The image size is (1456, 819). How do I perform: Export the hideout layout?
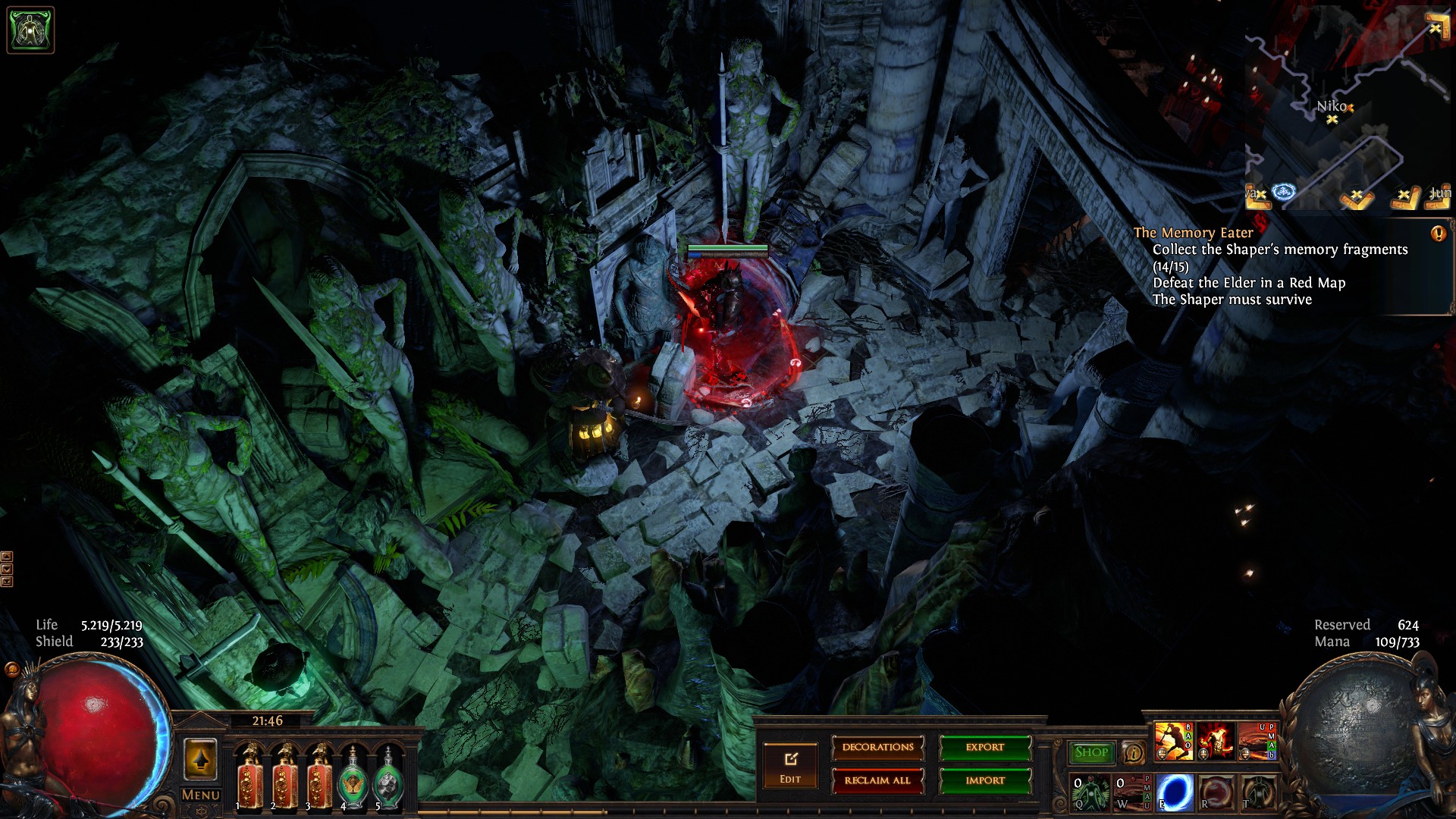(x=985, y=748)
